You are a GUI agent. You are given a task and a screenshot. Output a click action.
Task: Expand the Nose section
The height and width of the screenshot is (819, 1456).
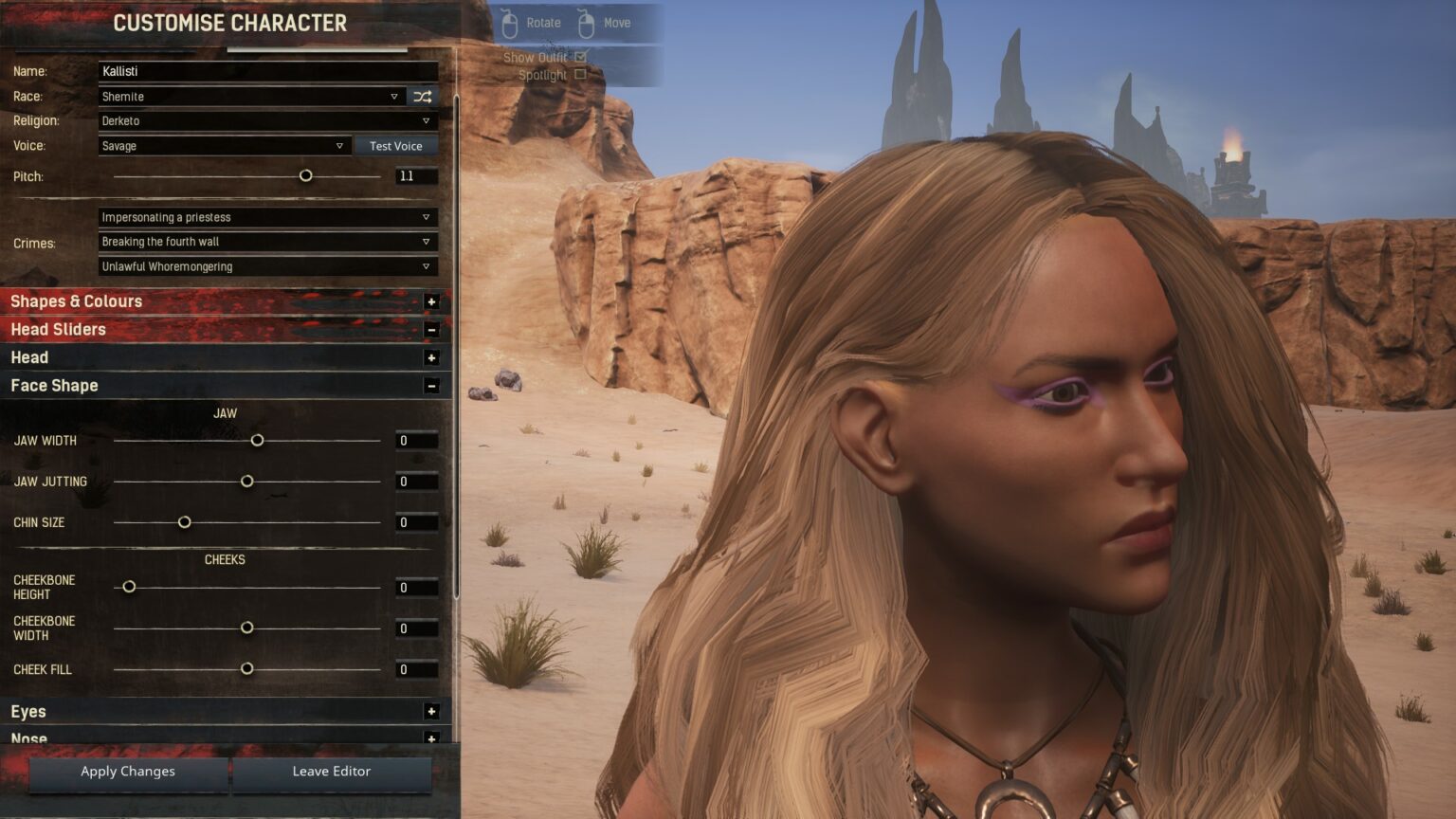pos(432,738)
